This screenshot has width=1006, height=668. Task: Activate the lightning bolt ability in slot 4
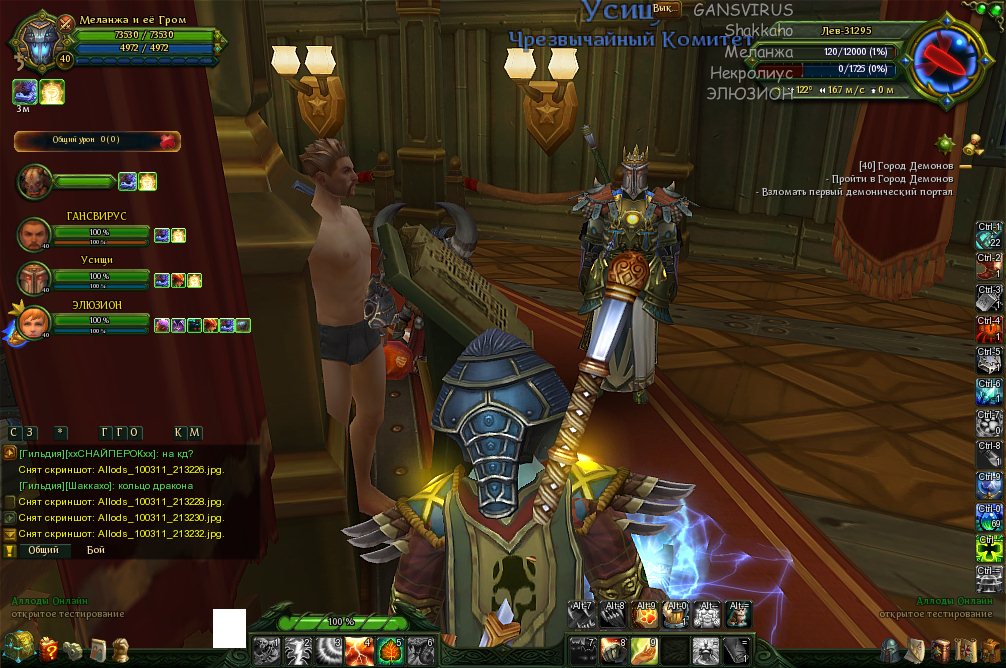(360, 651)
